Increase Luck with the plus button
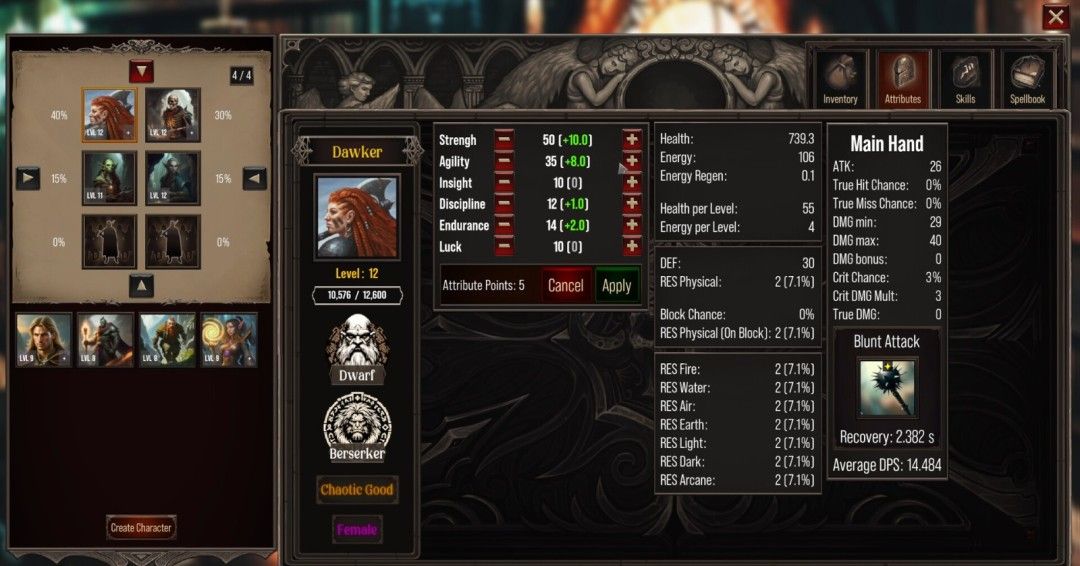 pyautogui.click(x=632, y=246)
